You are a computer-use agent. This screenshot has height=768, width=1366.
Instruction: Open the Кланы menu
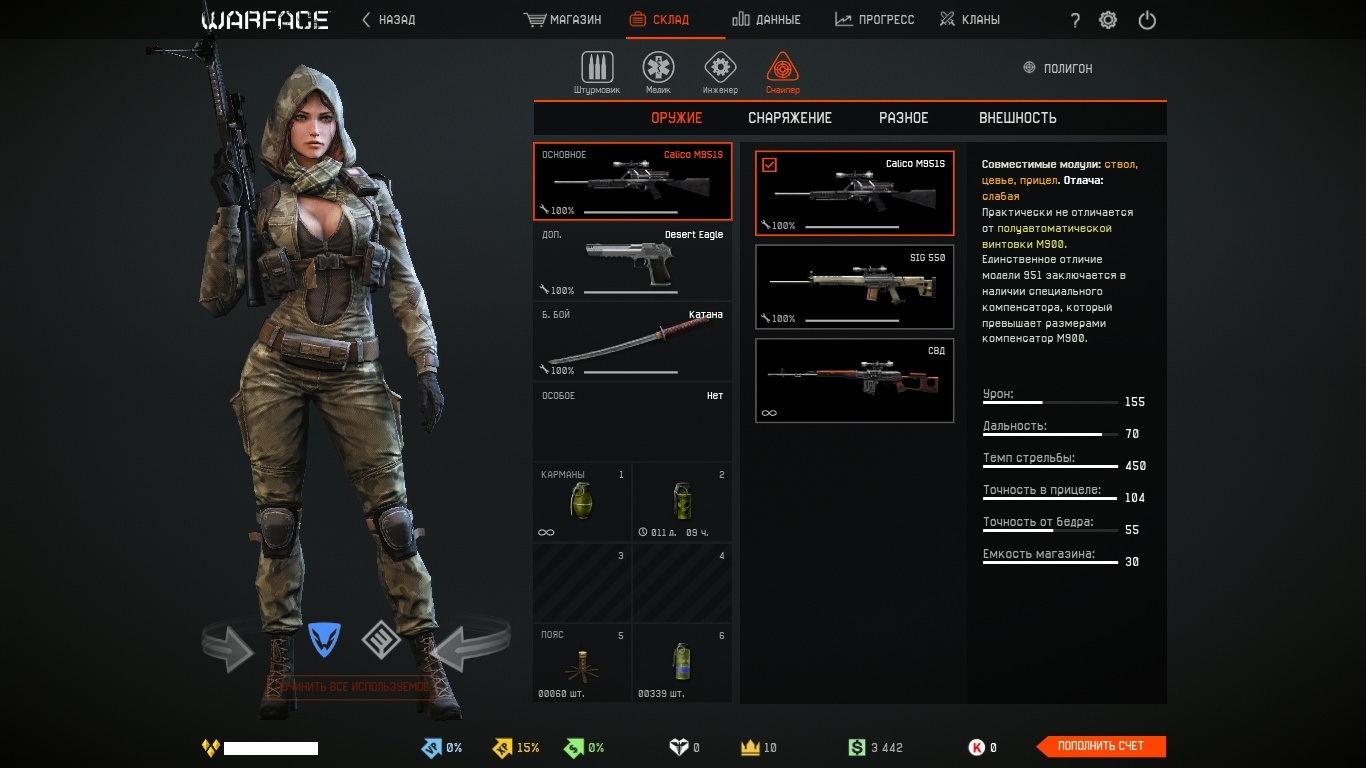click(969, 20)
